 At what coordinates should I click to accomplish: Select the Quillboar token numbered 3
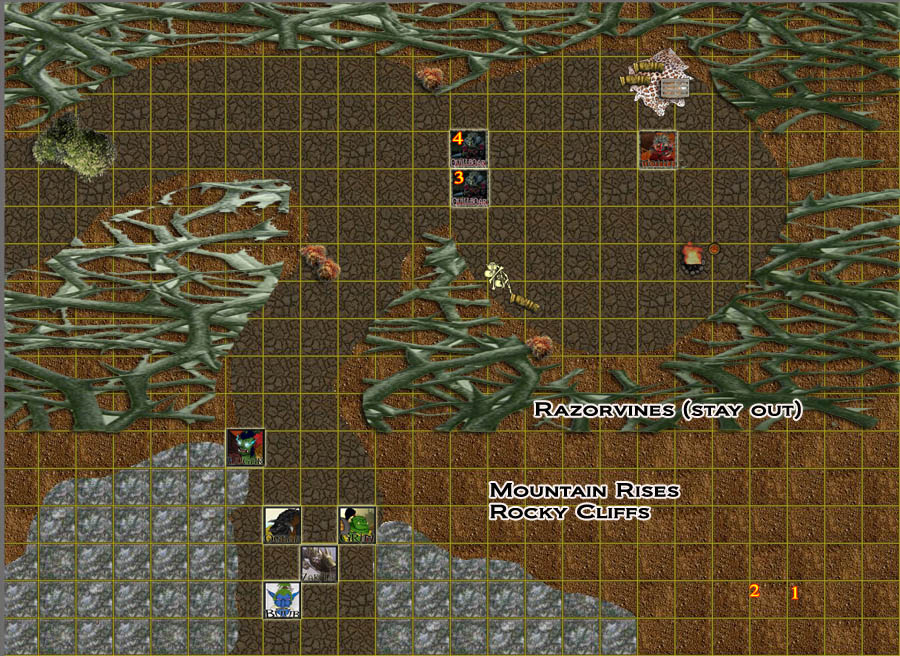[x=469, y=188]
